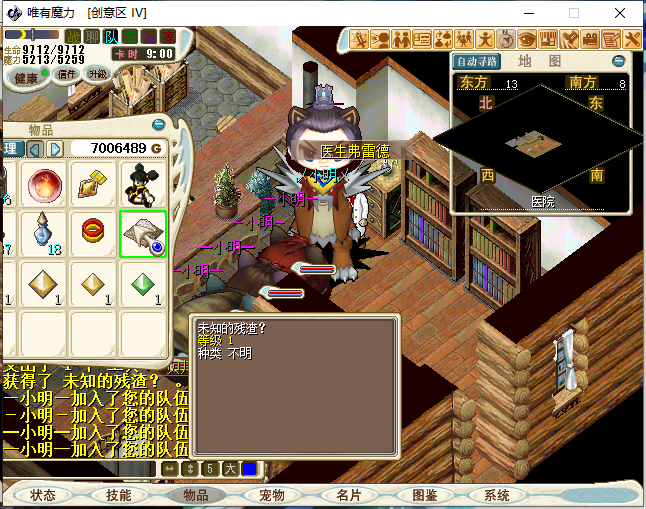Open the 系统 system menu
Viewport: 646px width, 509px height.
tap(497, 495)
